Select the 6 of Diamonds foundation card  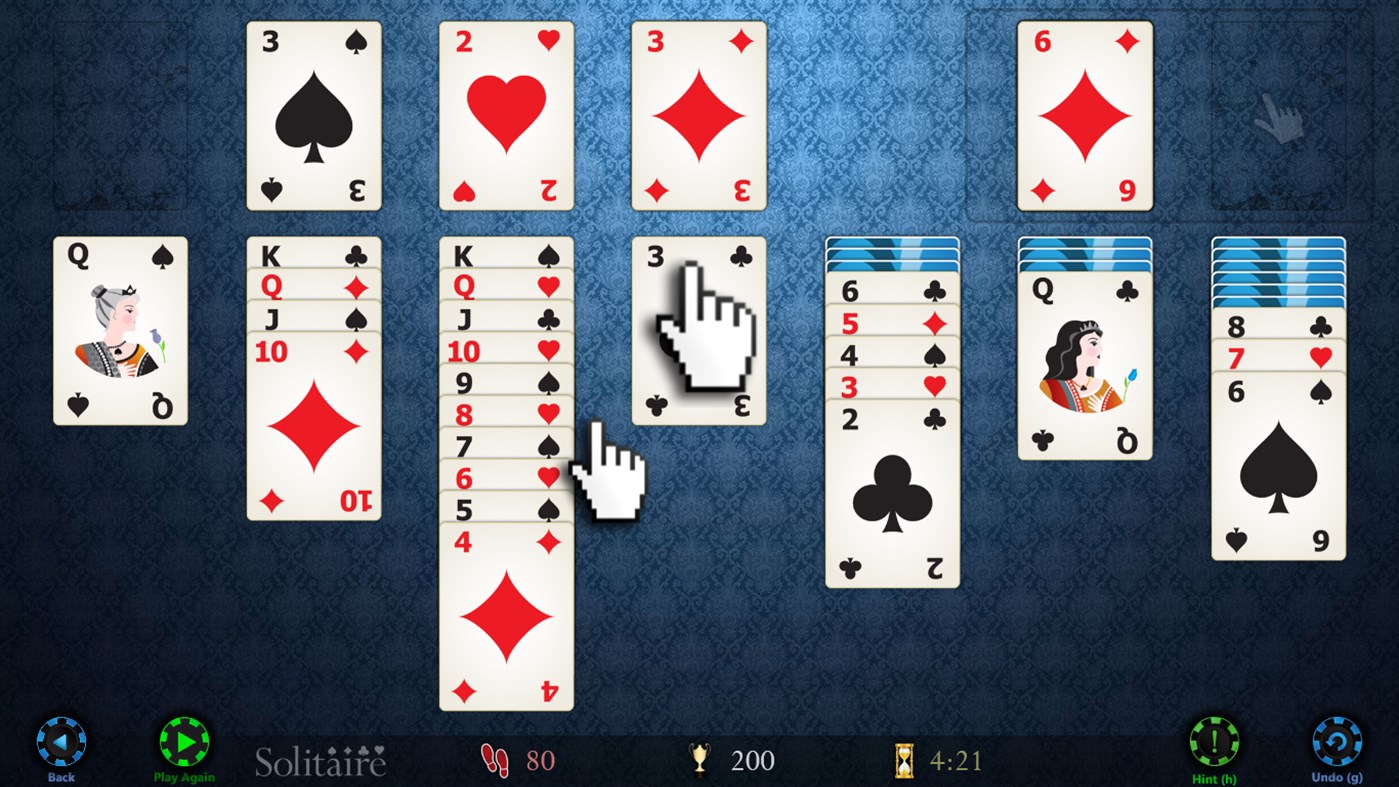point(1085,115)
